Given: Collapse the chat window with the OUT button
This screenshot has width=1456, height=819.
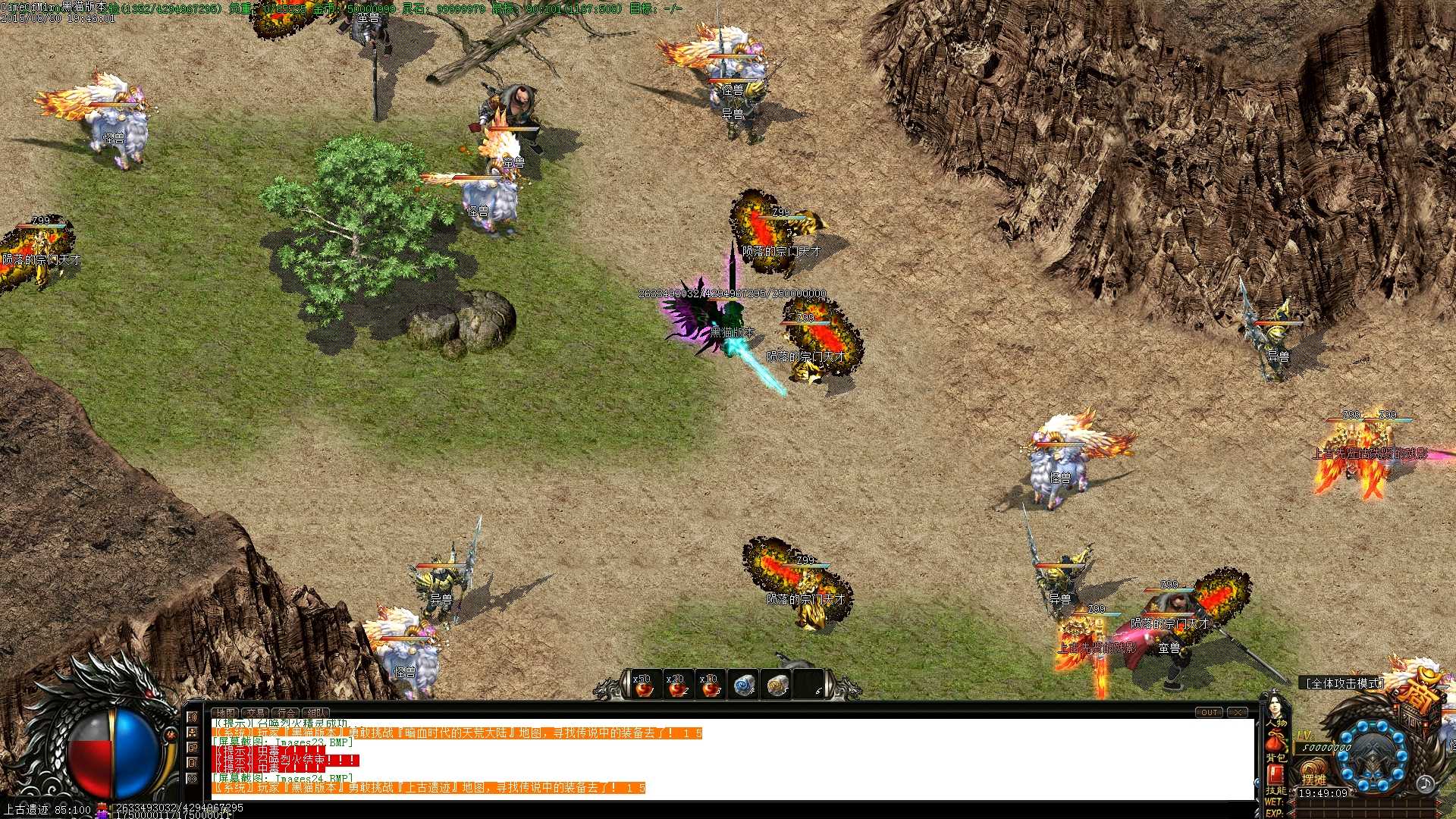Looking at the screenshot, I should 1209,713.
